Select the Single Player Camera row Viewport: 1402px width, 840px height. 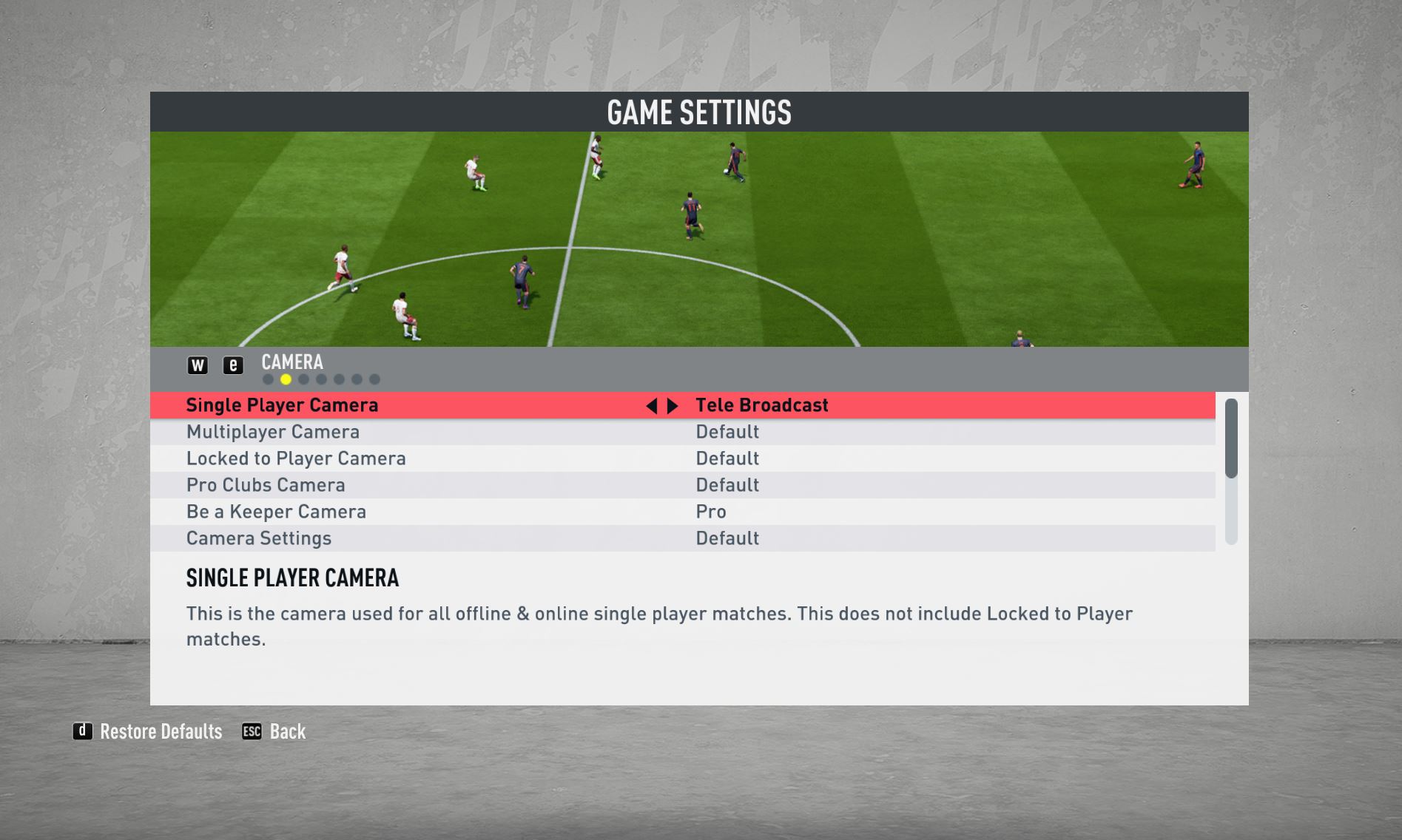click(282, 405)
